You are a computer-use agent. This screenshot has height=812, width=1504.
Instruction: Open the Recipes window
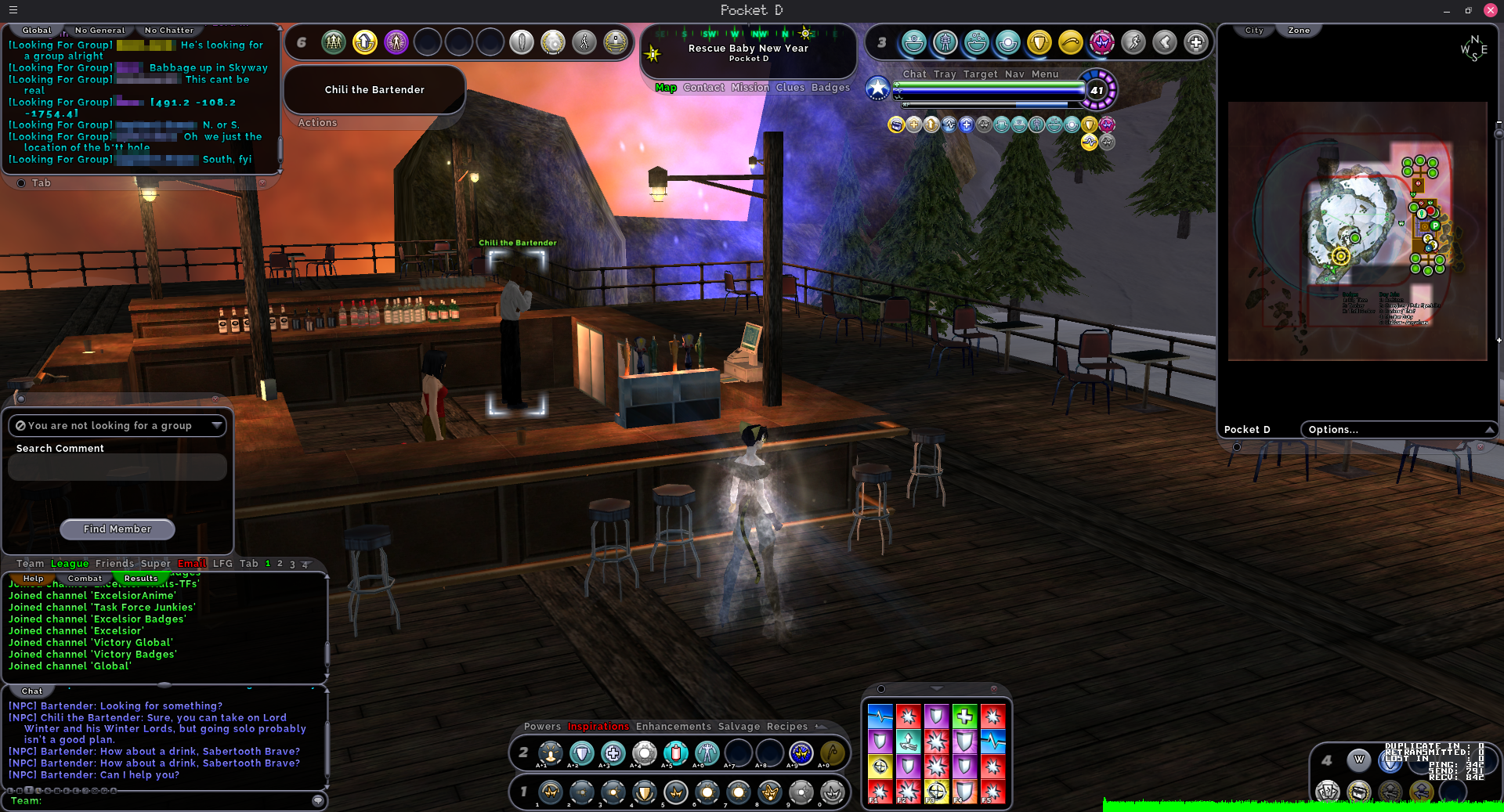pos(786,727)
